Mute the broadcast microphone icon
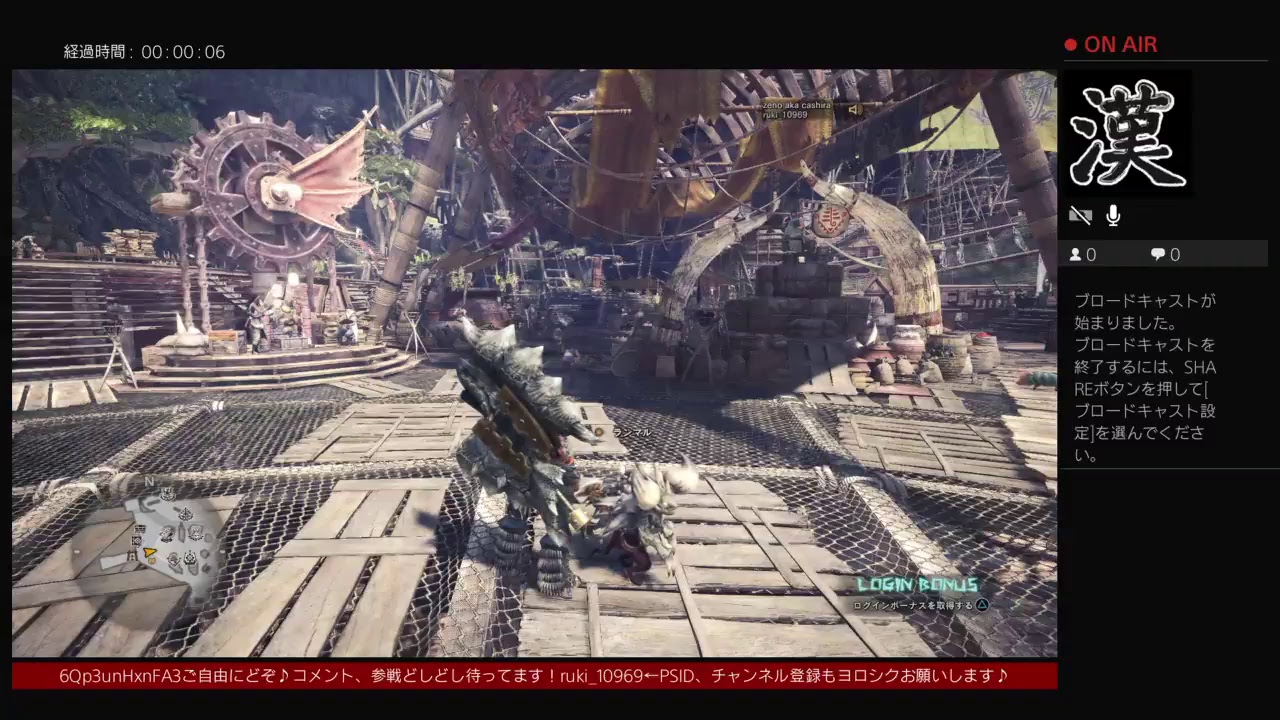Viewport: 1280px width, 720px height. (1112, 215)
